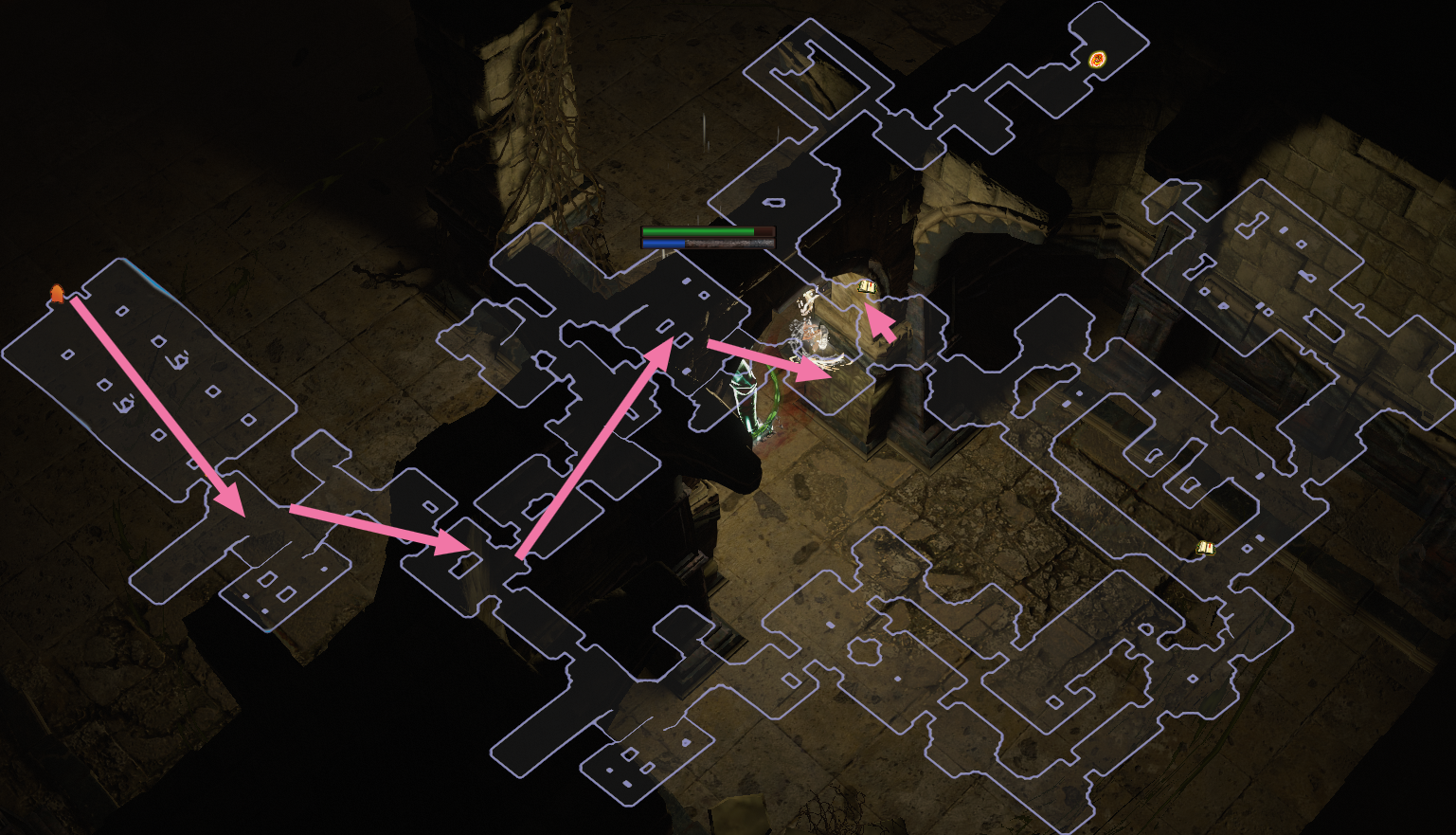Screen dimensions: 1456x835
Task: Select the pink arrow pointing toward the skeleton
Action: 767,363
